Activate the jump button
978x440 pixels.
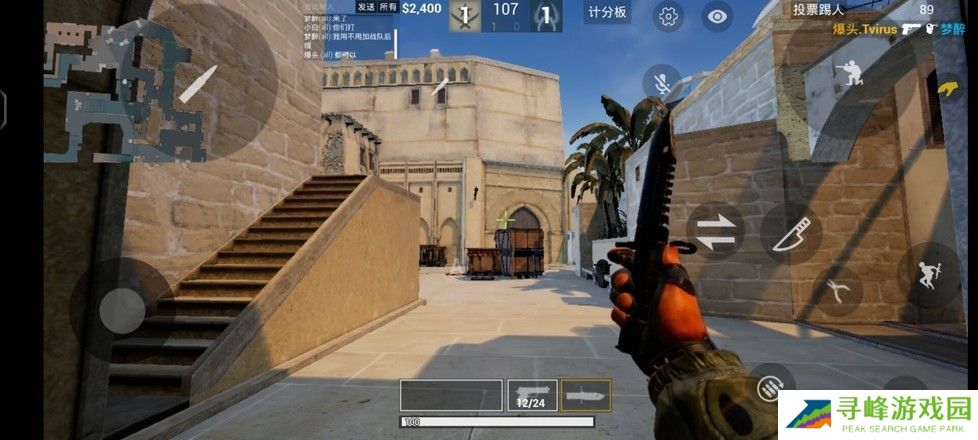coord(927,274)
